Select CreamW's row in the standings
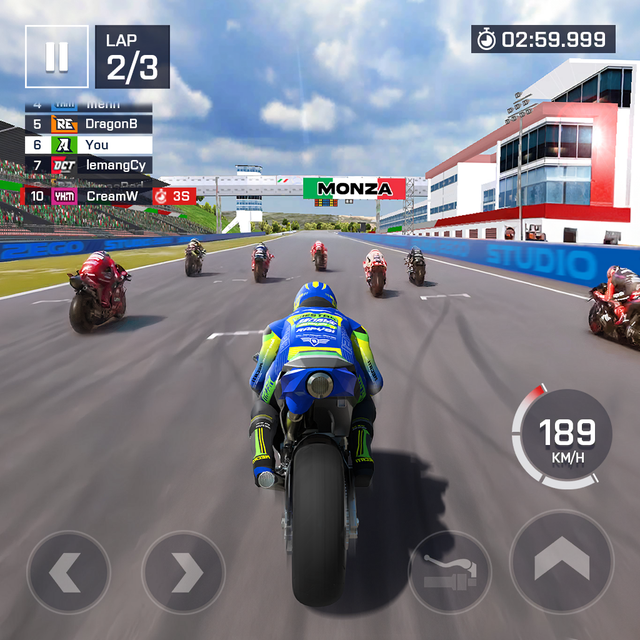Image resolution: width=640 pixels, height=640 pixels. [88, 196]
